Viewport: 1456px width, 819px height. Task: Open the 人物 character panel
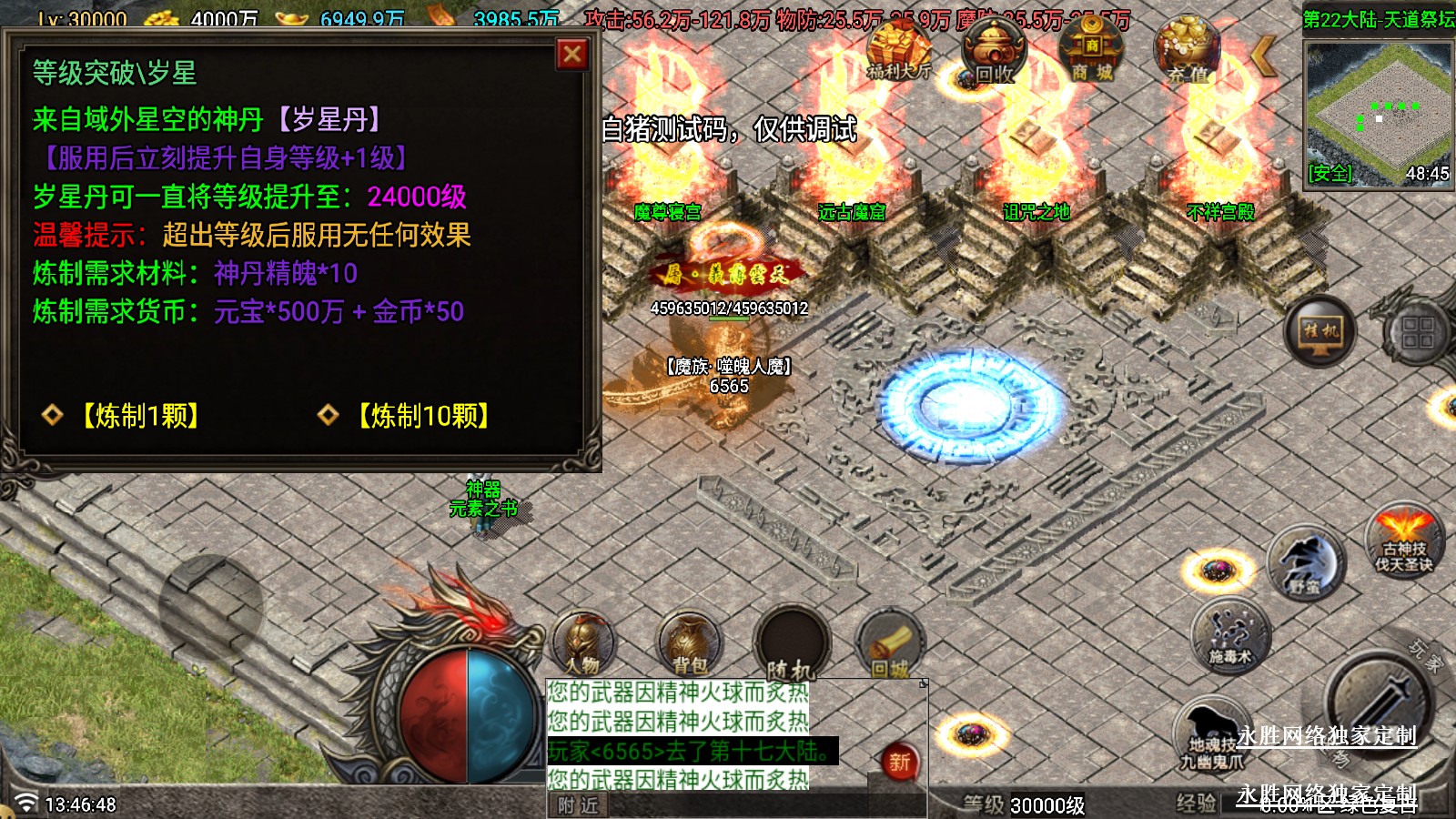[582, 643]
